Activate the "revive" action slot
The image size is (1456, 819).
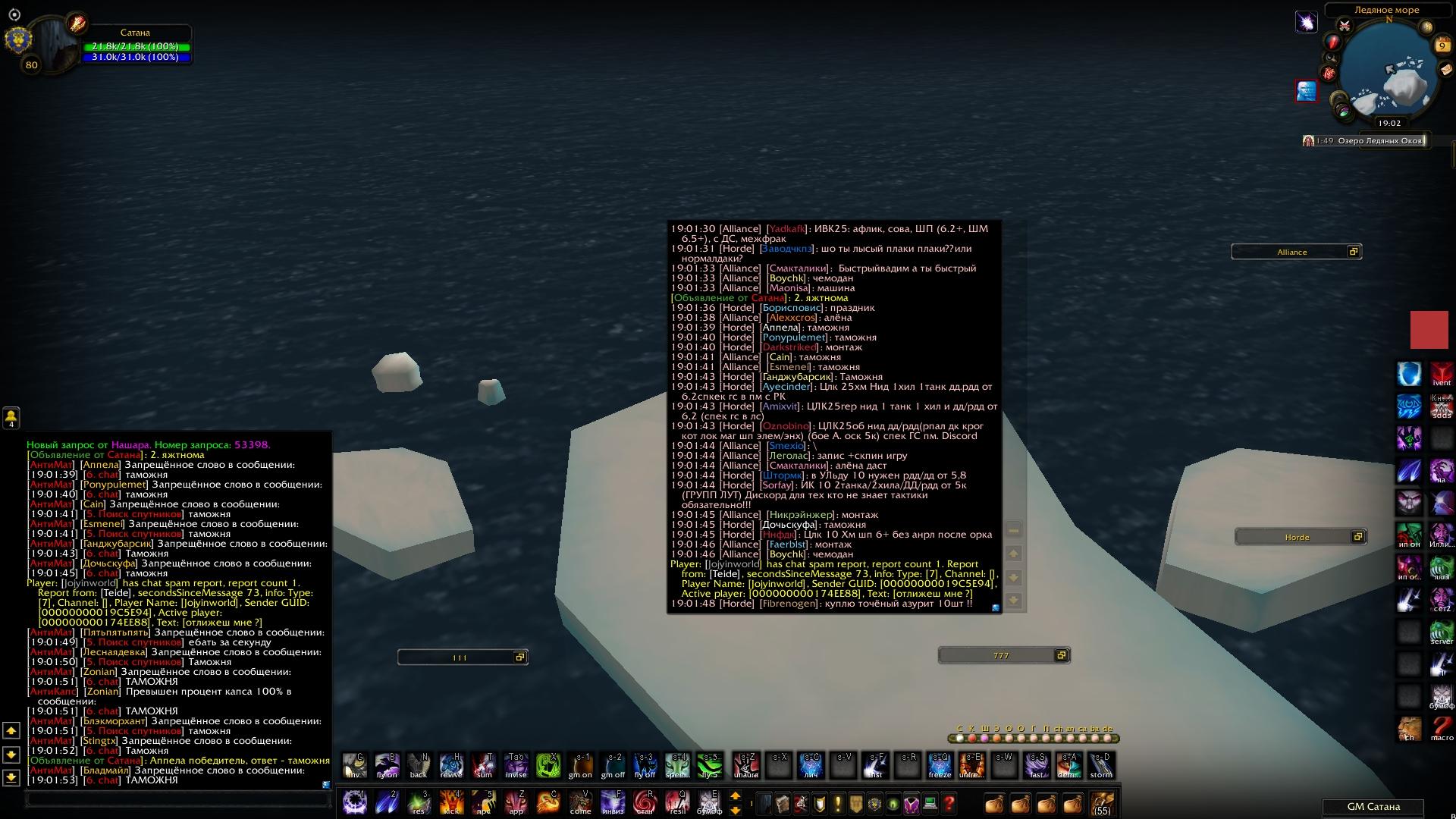(451, 765)
